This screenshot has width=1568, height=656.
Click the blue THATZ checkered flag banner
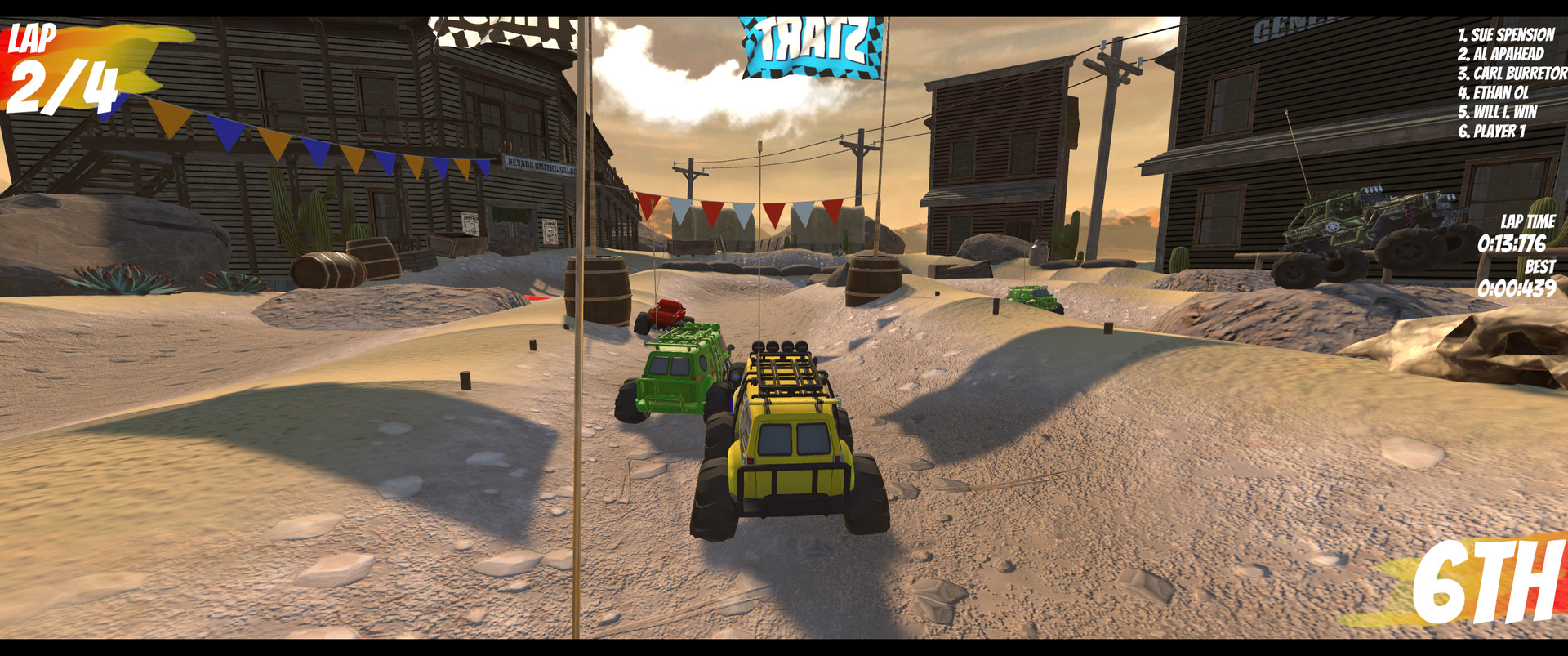(x=813, y=45)
